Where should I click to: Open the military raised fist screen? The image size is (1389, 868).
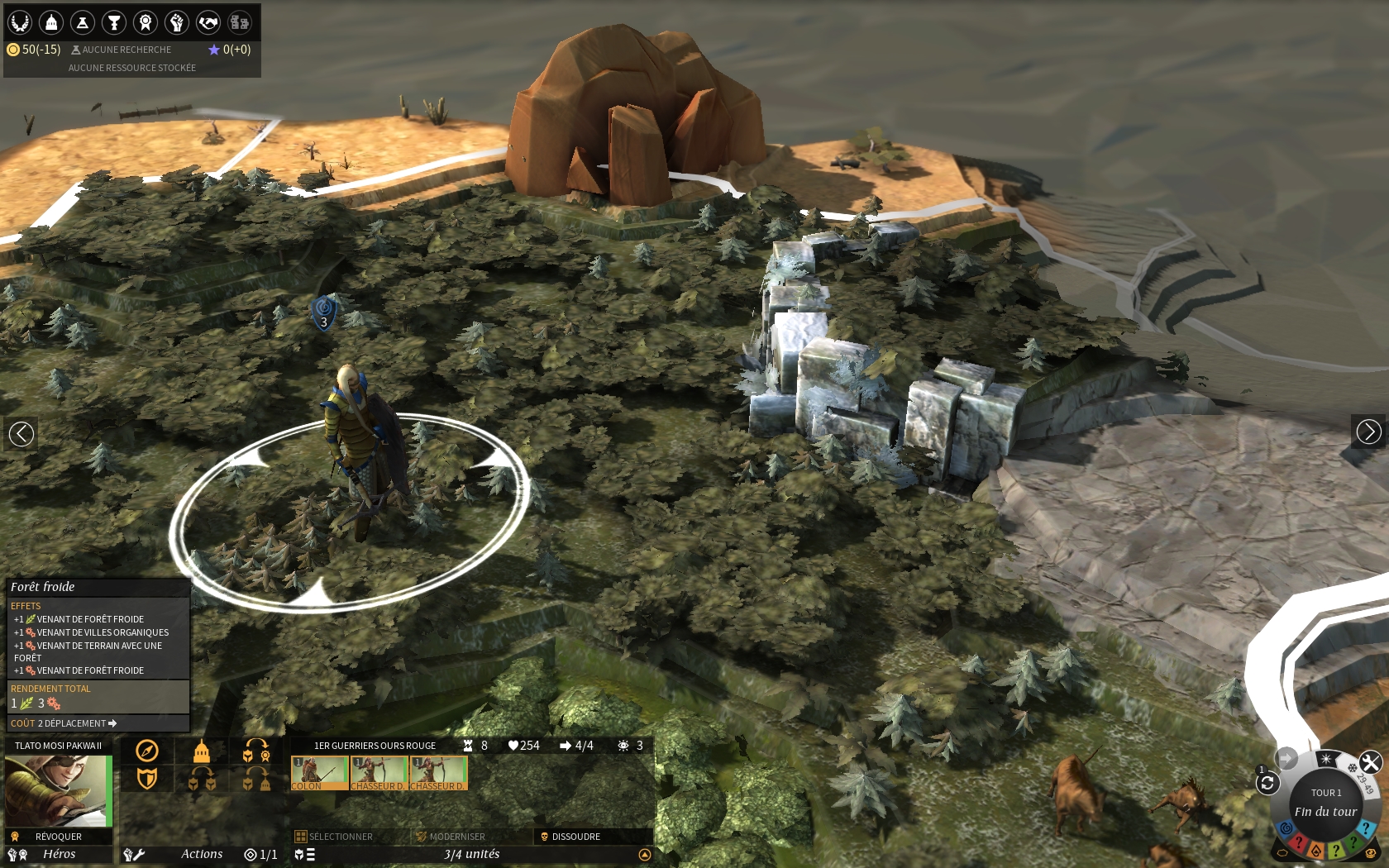click(177, 22)
